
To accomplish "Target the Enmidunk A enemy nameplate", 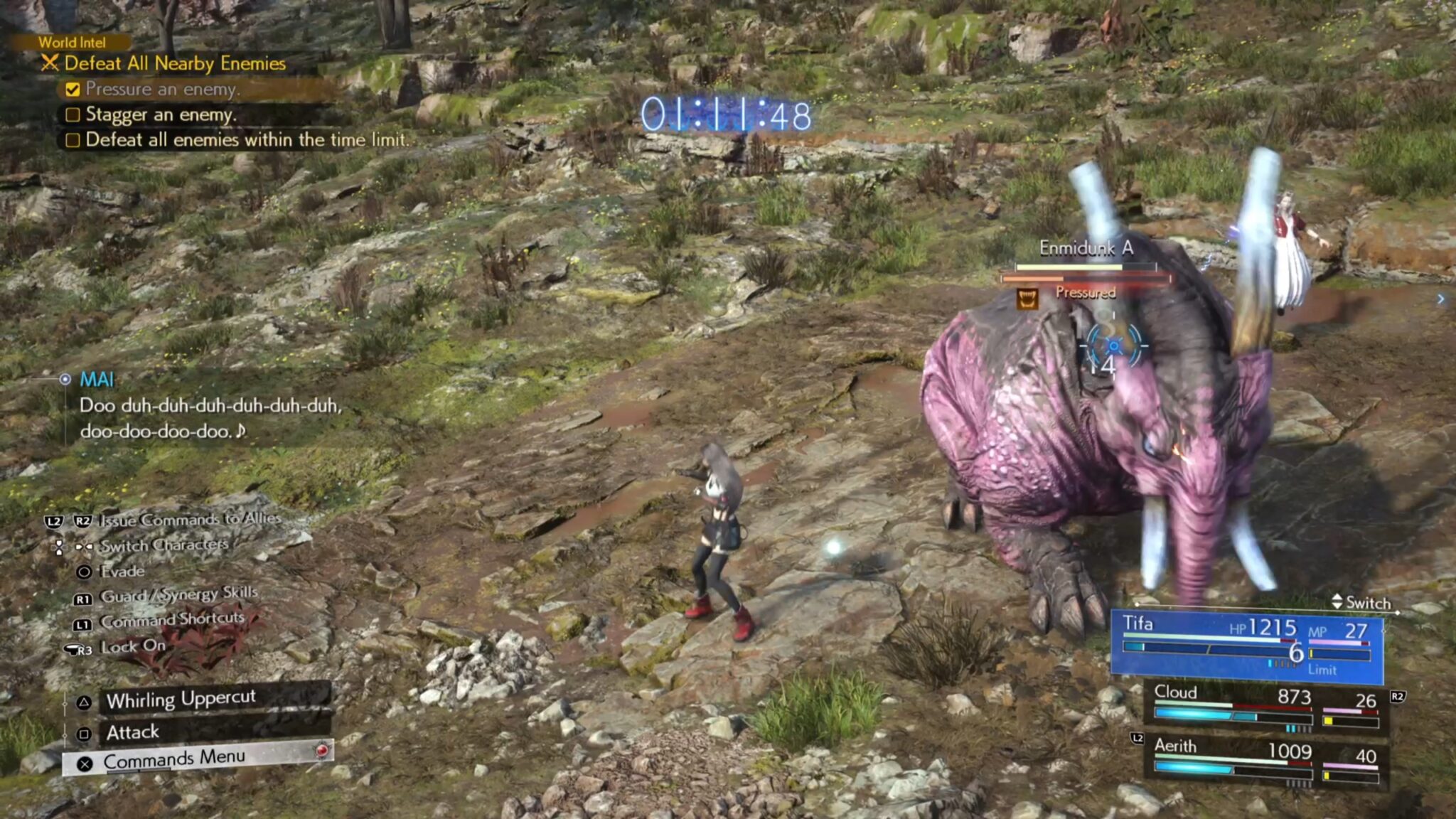I will tap(1086, 248).
